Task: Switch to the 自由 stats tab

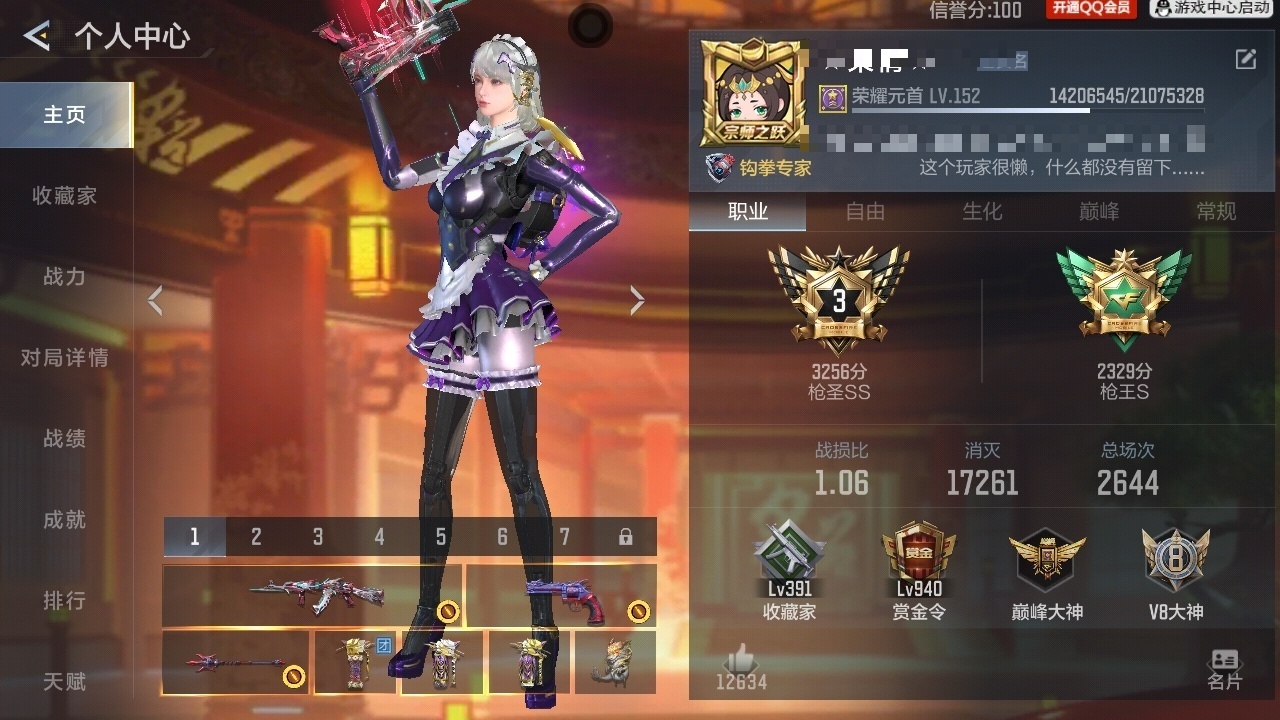Action: pyautogui.click(x=865, y=211)
